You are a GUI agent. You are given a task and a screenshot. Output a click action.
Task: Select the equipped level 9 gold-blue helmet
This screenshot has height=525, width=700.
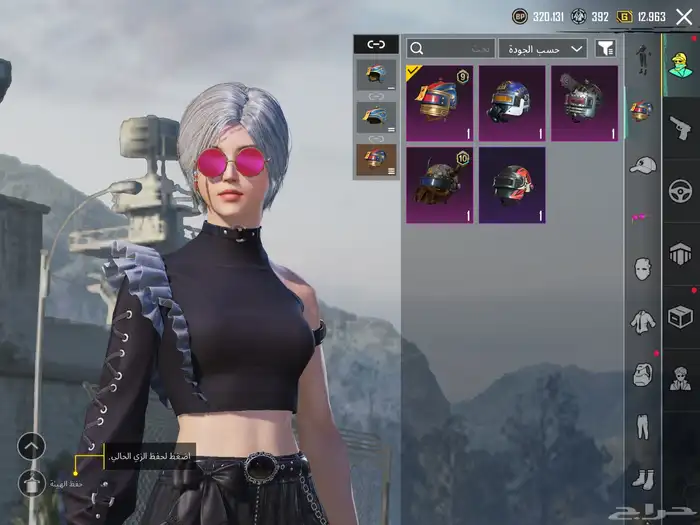tap(439, 103)
